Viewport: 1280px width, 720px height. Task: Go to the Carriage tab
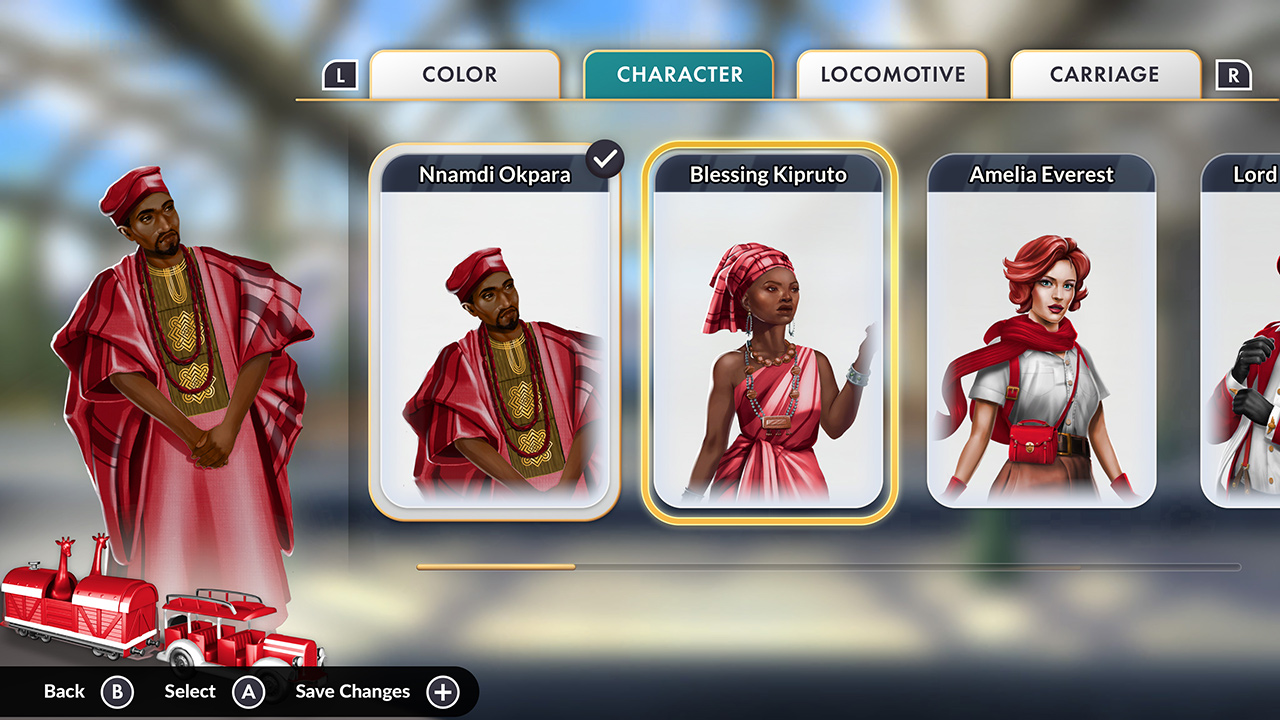click(1105, 75)
